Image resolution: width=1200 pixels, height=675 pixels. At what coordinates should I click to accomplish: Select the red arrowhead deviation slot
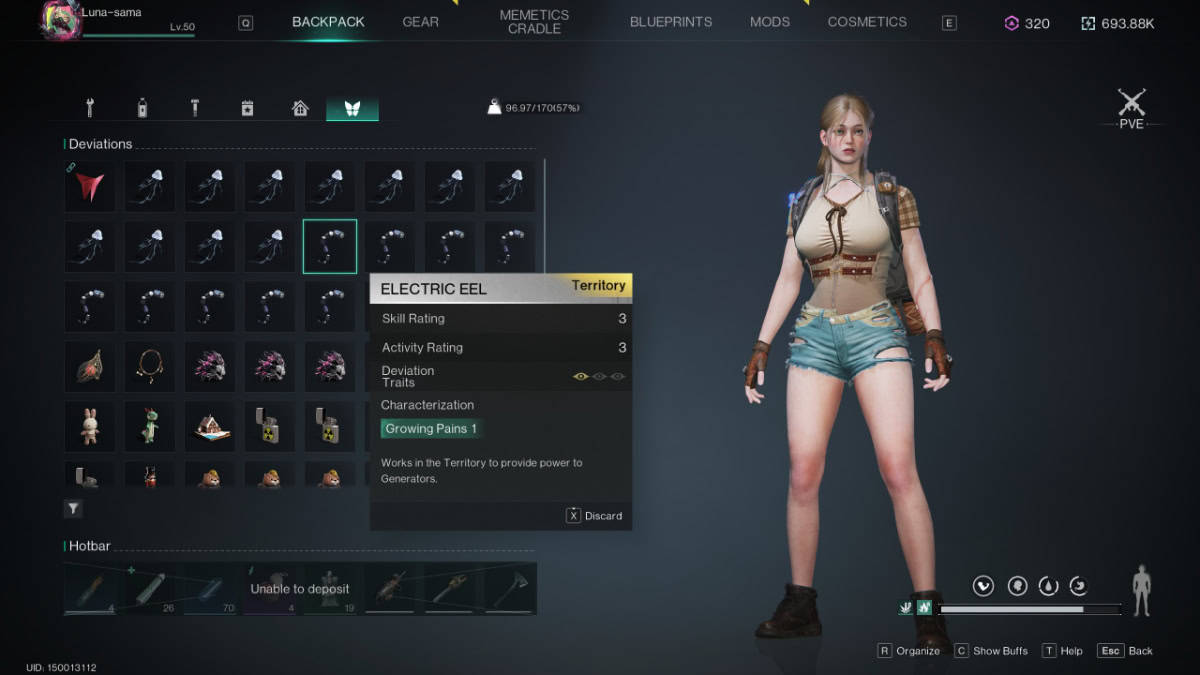[x=90, y=186]
